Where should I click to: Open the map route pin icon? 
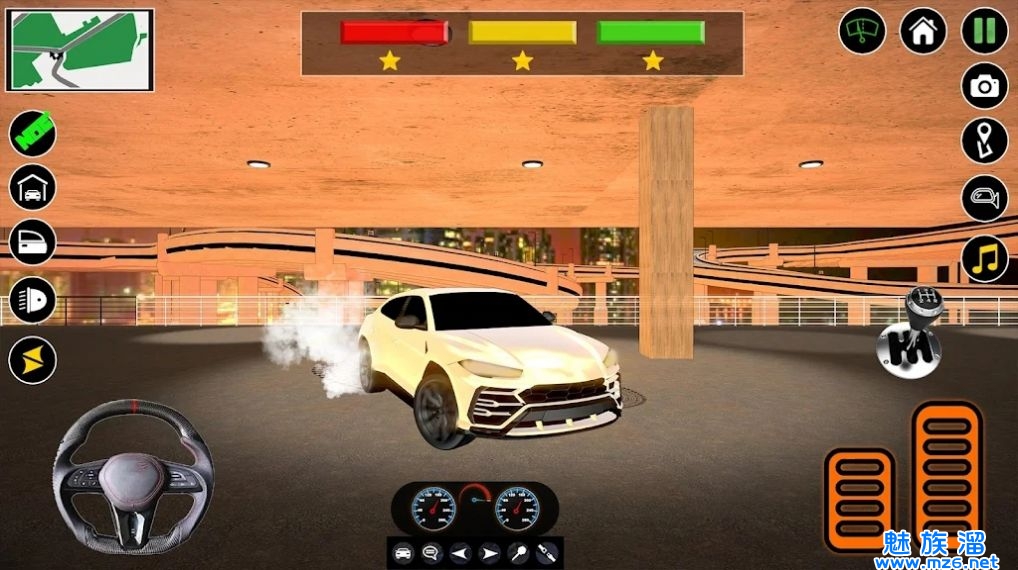[985, 141]
